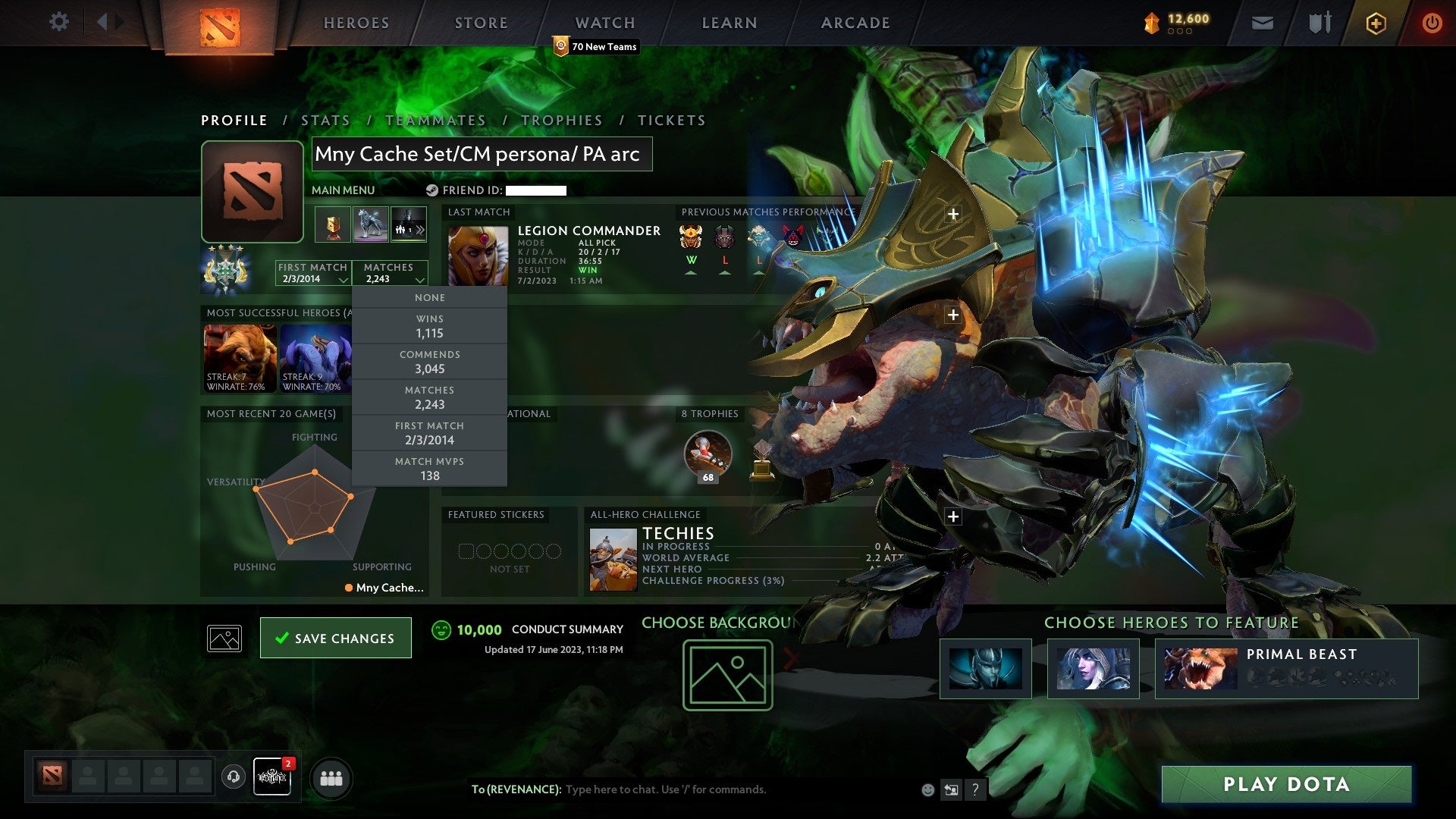1456x819 pixels.
Task: Open the TROPHIES profile tab
Action: point(561,120)
